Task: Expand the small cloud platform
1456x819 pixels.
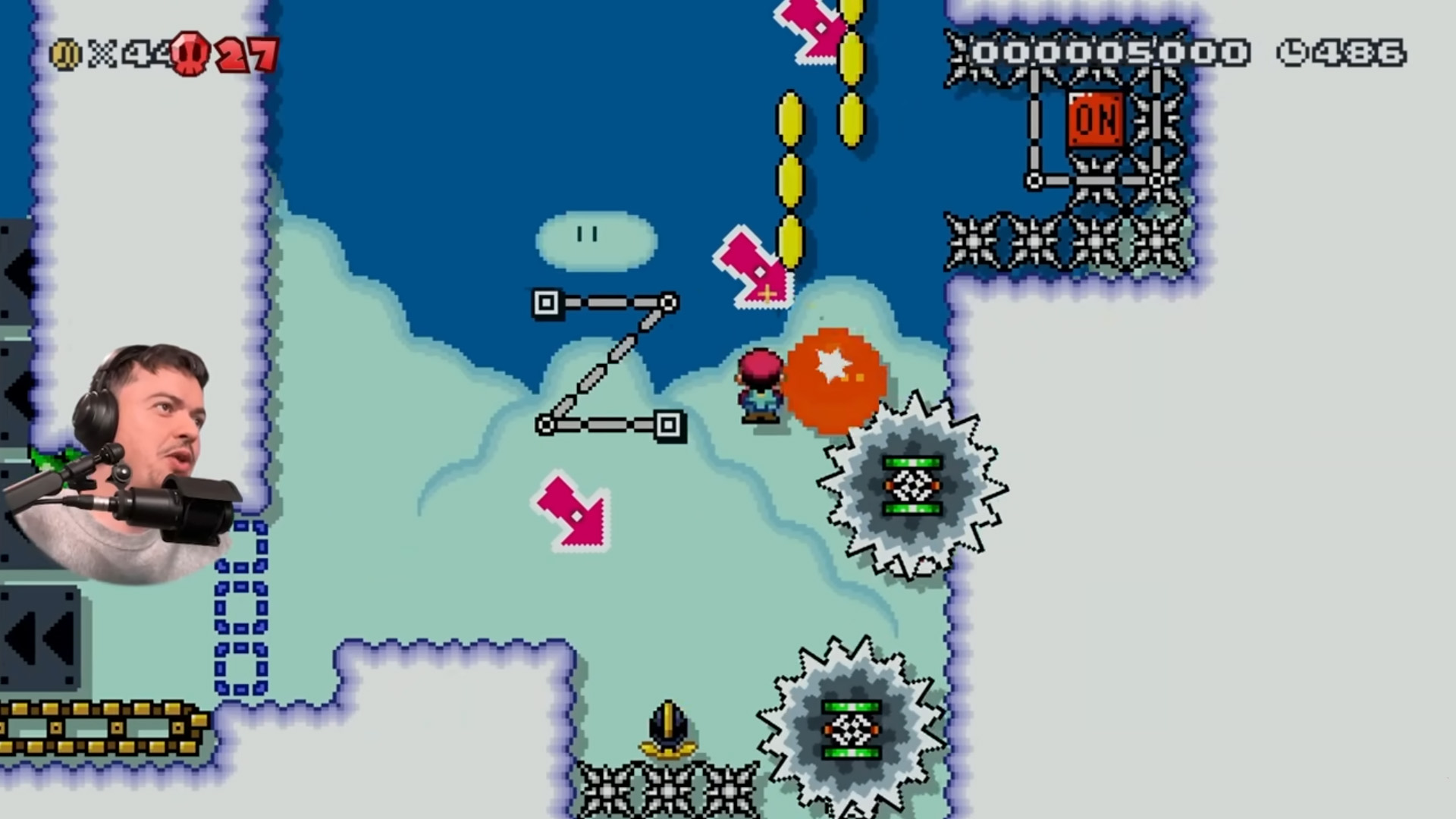Action: point(595,239)
